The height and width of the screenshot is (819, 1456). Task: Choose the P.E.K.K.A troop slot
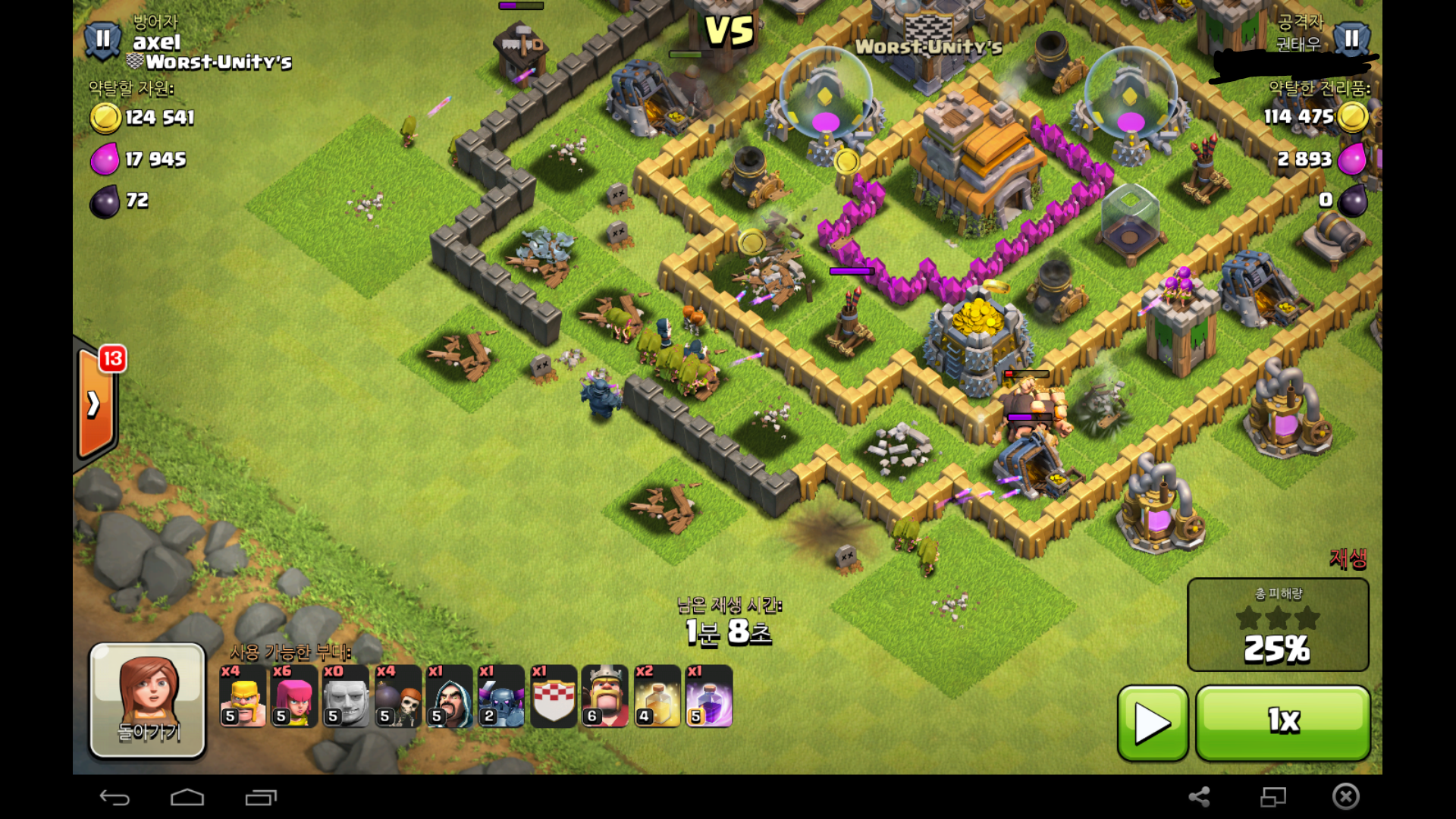click(x=501, y=697)
